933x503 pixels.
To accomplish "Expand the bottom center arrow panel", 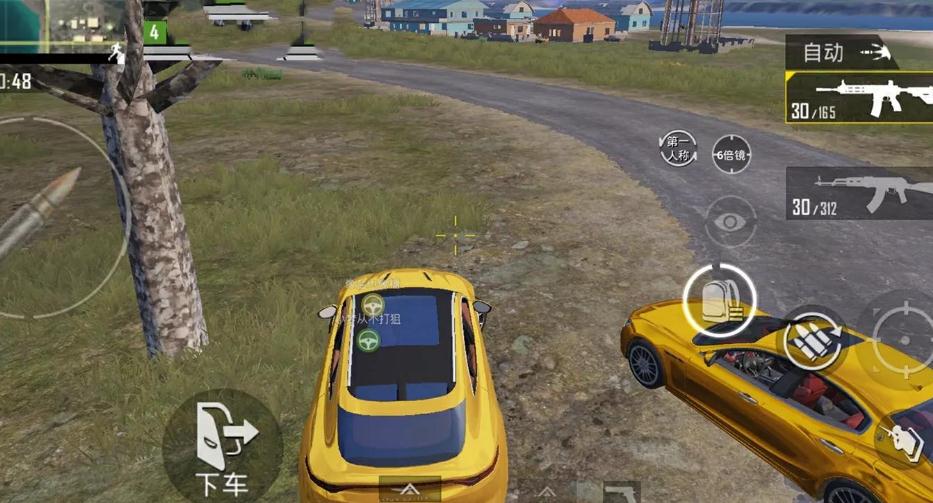I will tap(409, 490).
